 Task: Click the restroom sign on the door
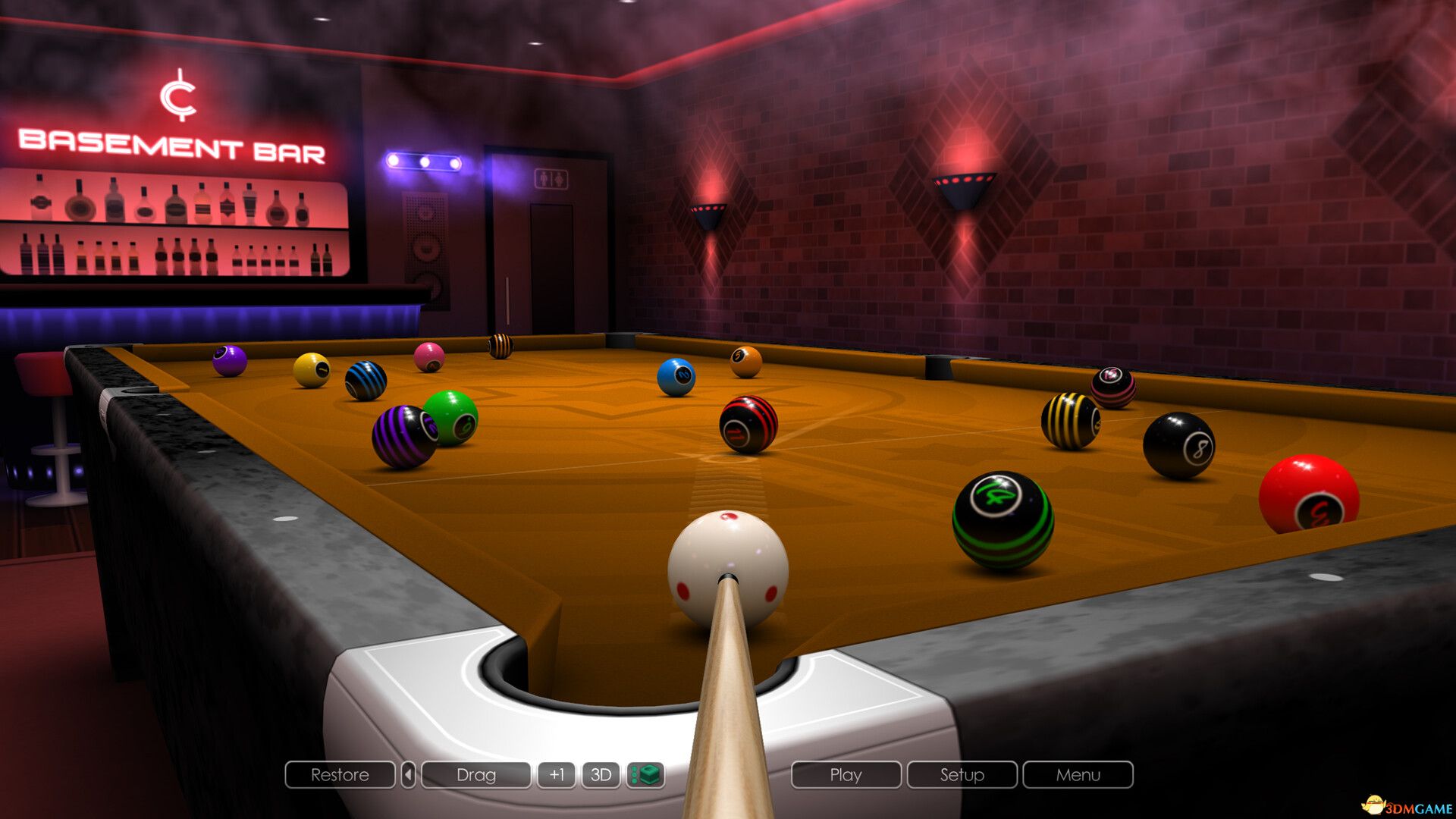[552, 180]
